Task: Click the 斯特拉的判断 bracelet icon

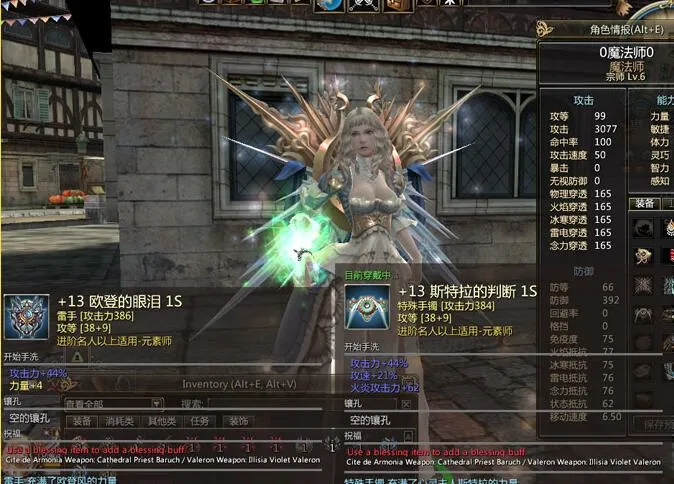Action: pyautogui.click(x=367, y=307)
